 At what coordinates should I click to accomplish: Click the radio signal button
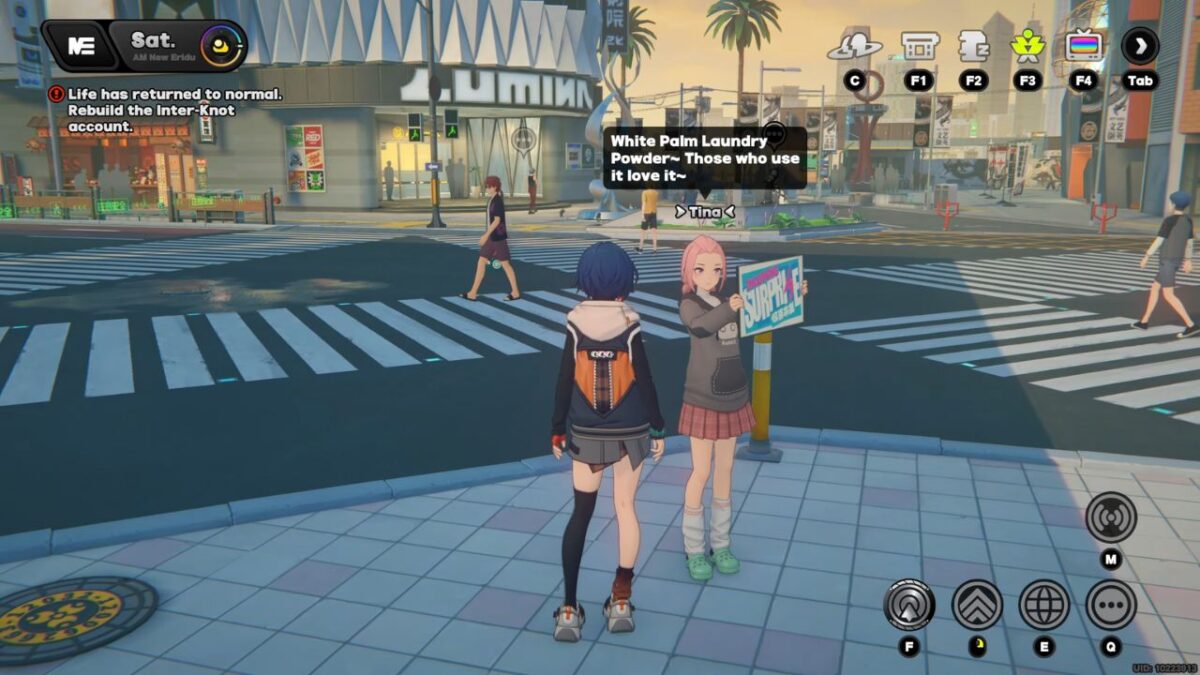[x=1111, y=518]
